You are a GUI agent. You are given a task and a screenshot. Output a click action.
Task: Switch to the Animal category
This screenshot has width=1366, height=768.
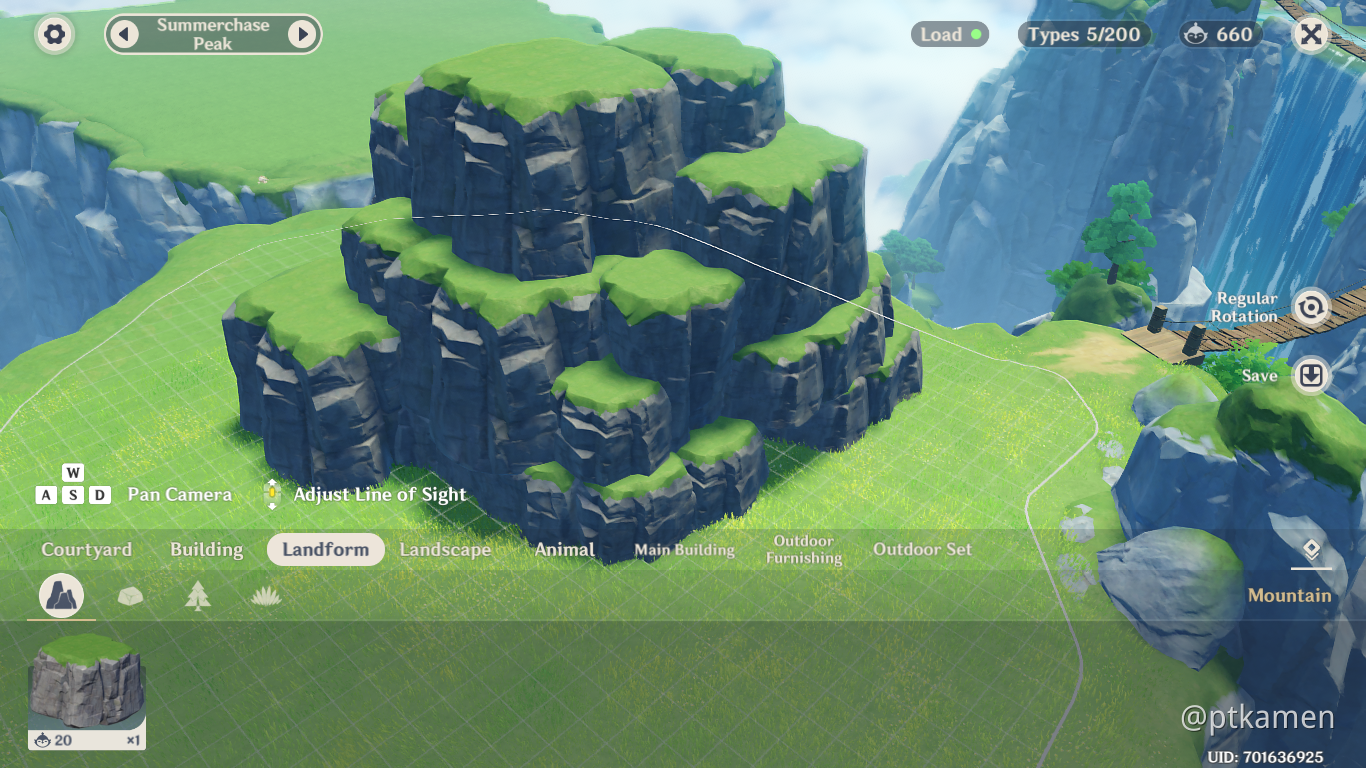coord(564,549)
